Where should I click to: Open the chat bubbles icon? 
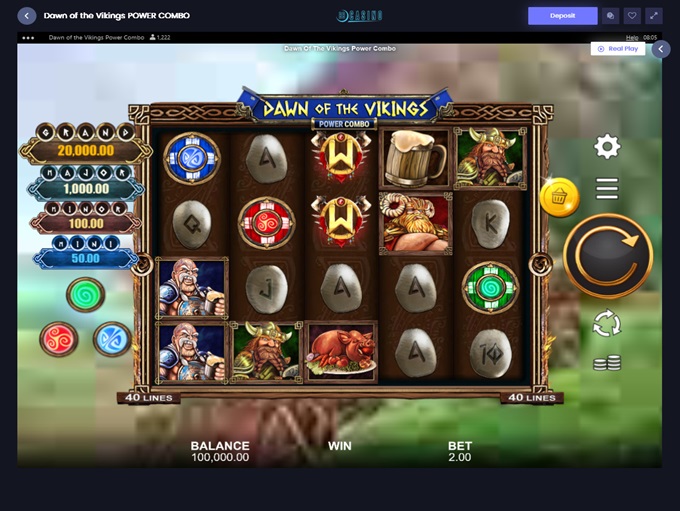610,16
